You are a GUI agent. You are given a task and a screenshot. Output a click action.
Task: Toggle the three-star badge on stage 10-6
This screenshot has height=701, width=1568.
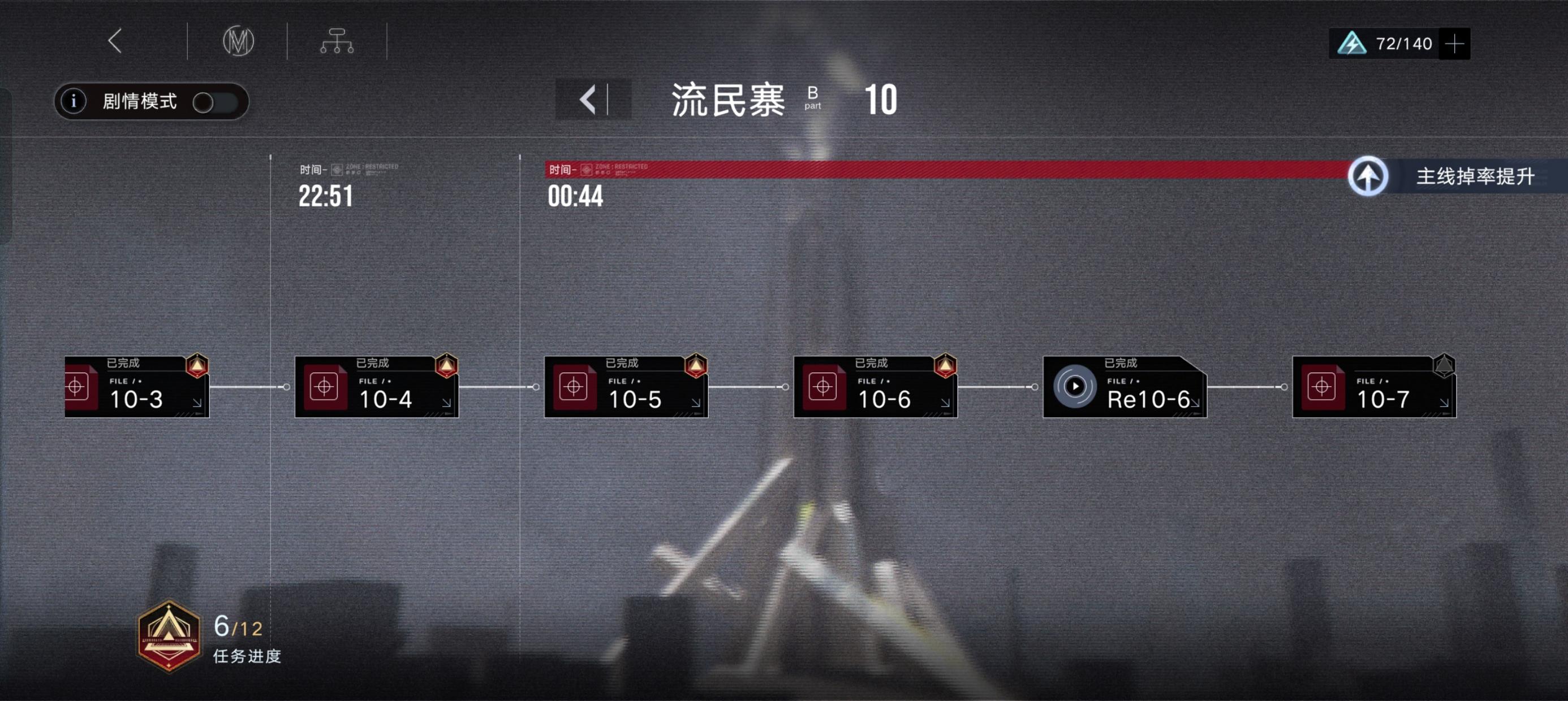coord(945,366)
